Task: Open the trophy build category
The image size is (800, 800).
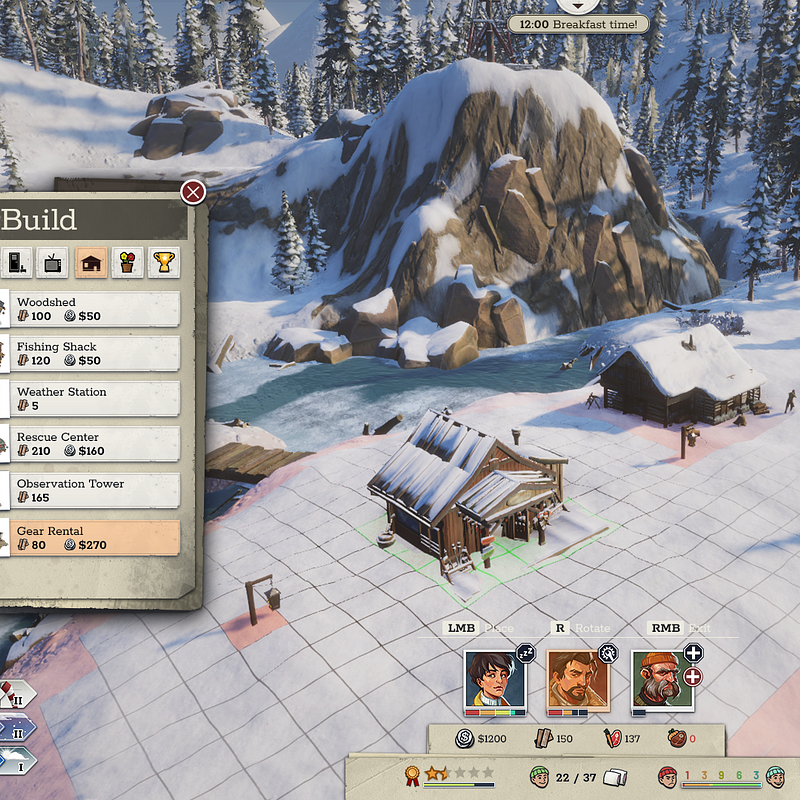Action: point(164,263)
